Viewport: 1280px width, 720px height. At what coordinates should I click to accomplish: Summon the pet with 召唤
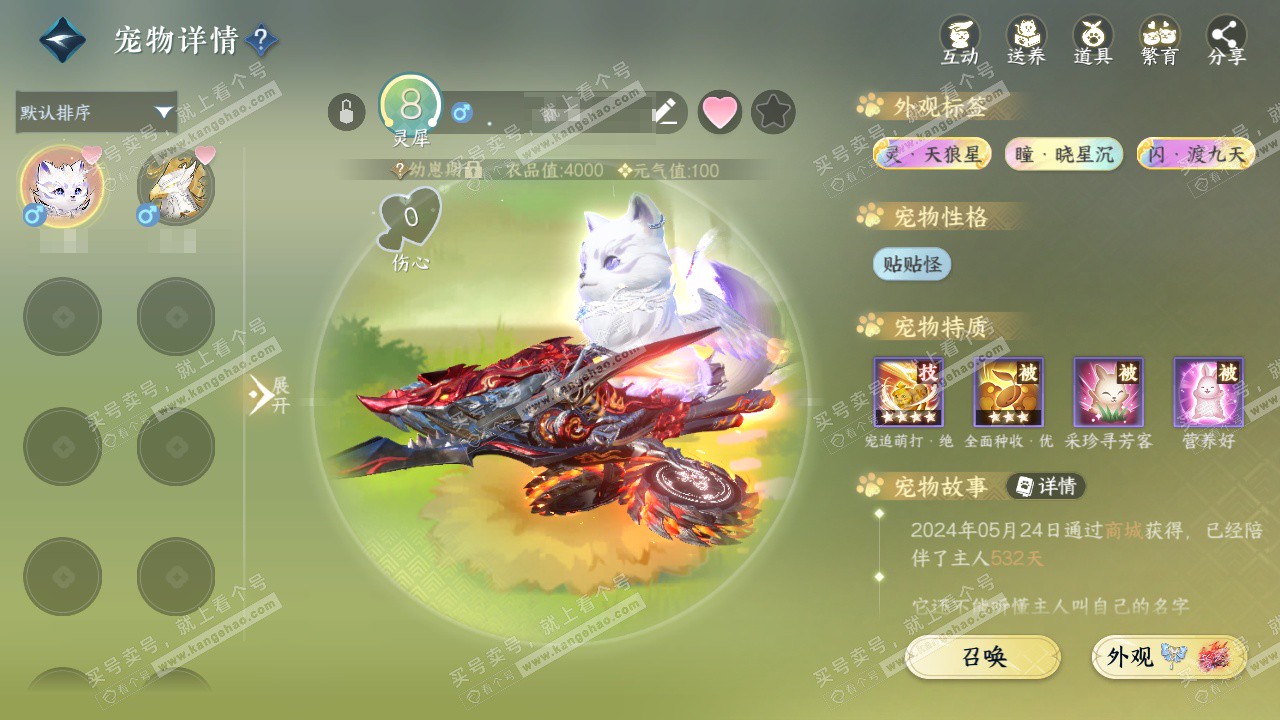[x=983, y=657]
